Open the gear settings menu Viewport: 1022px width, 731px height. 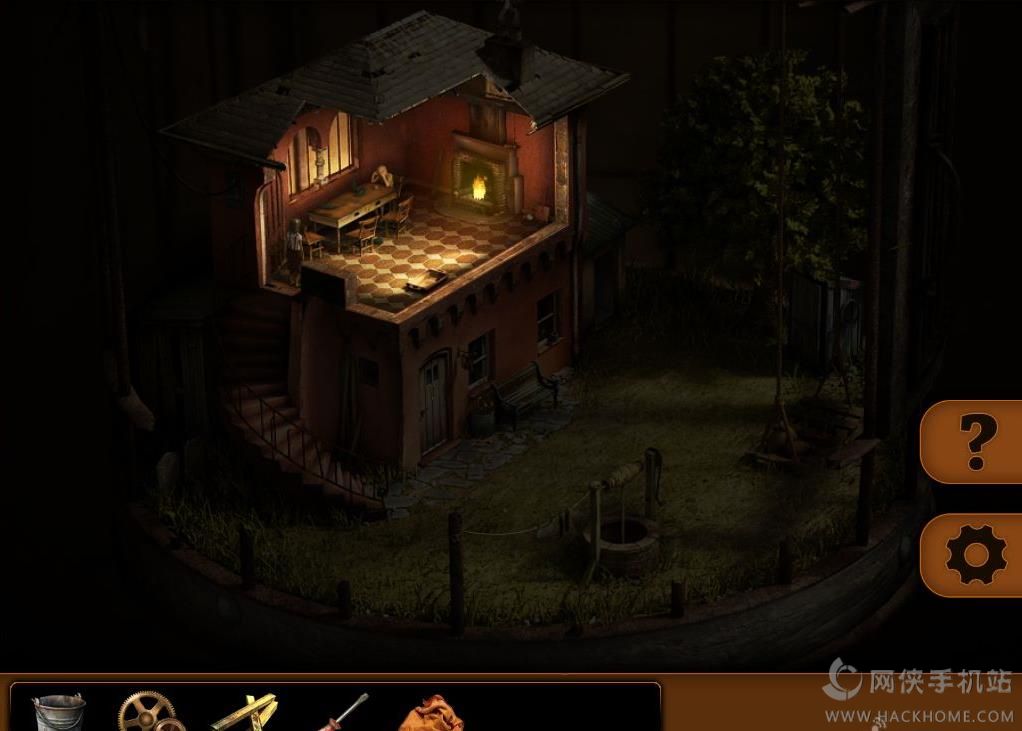(x=974, y=554)
